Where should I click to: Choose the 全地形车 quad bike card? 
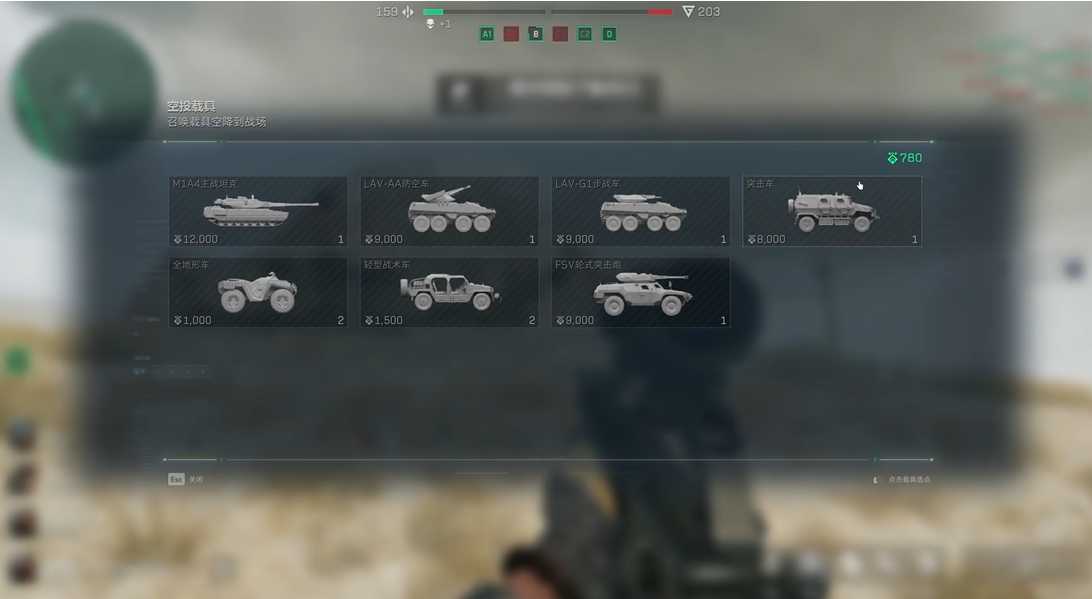click(x=258, y=293)
